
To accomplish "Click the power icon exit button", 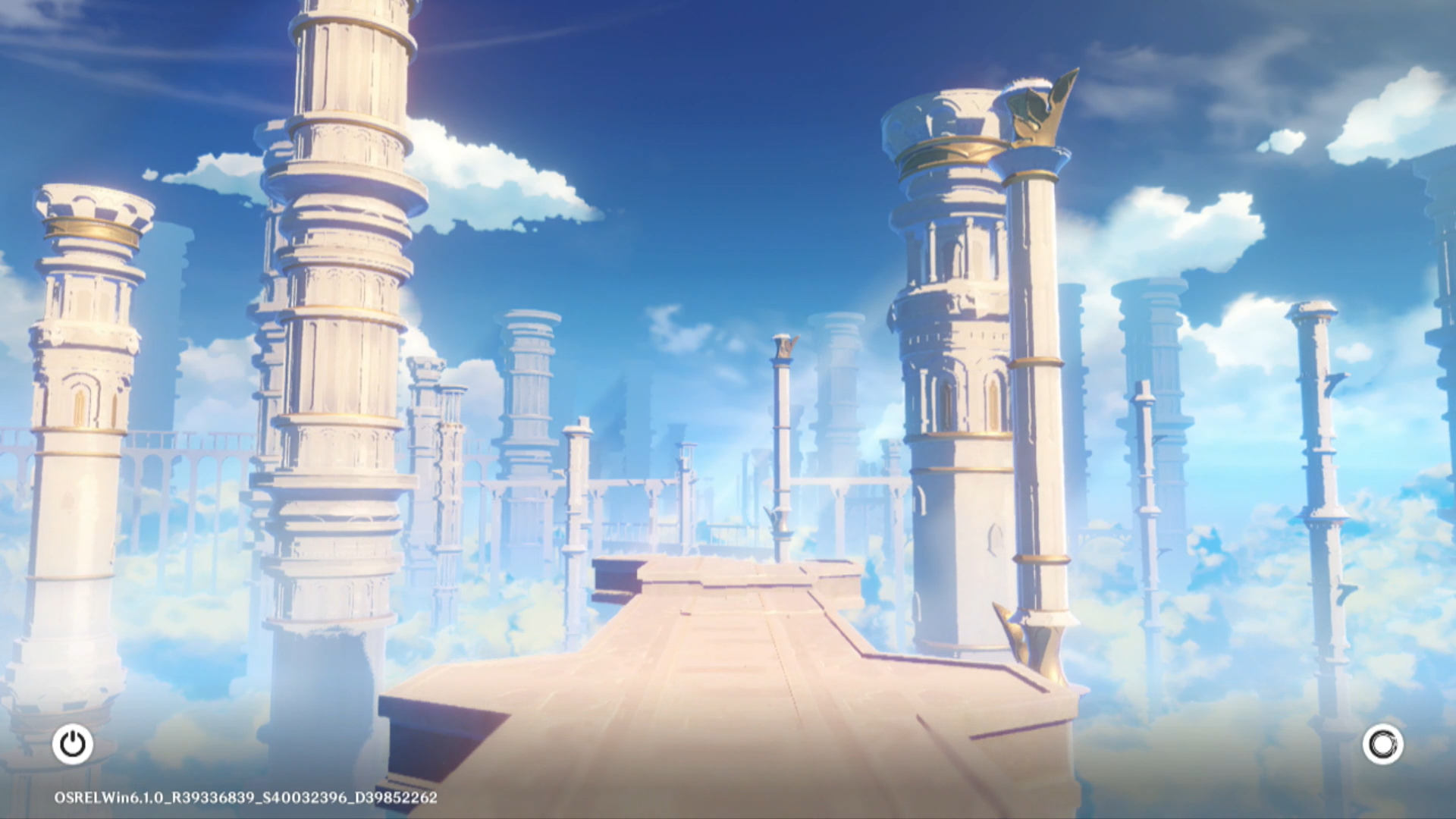I will (73, 744).
